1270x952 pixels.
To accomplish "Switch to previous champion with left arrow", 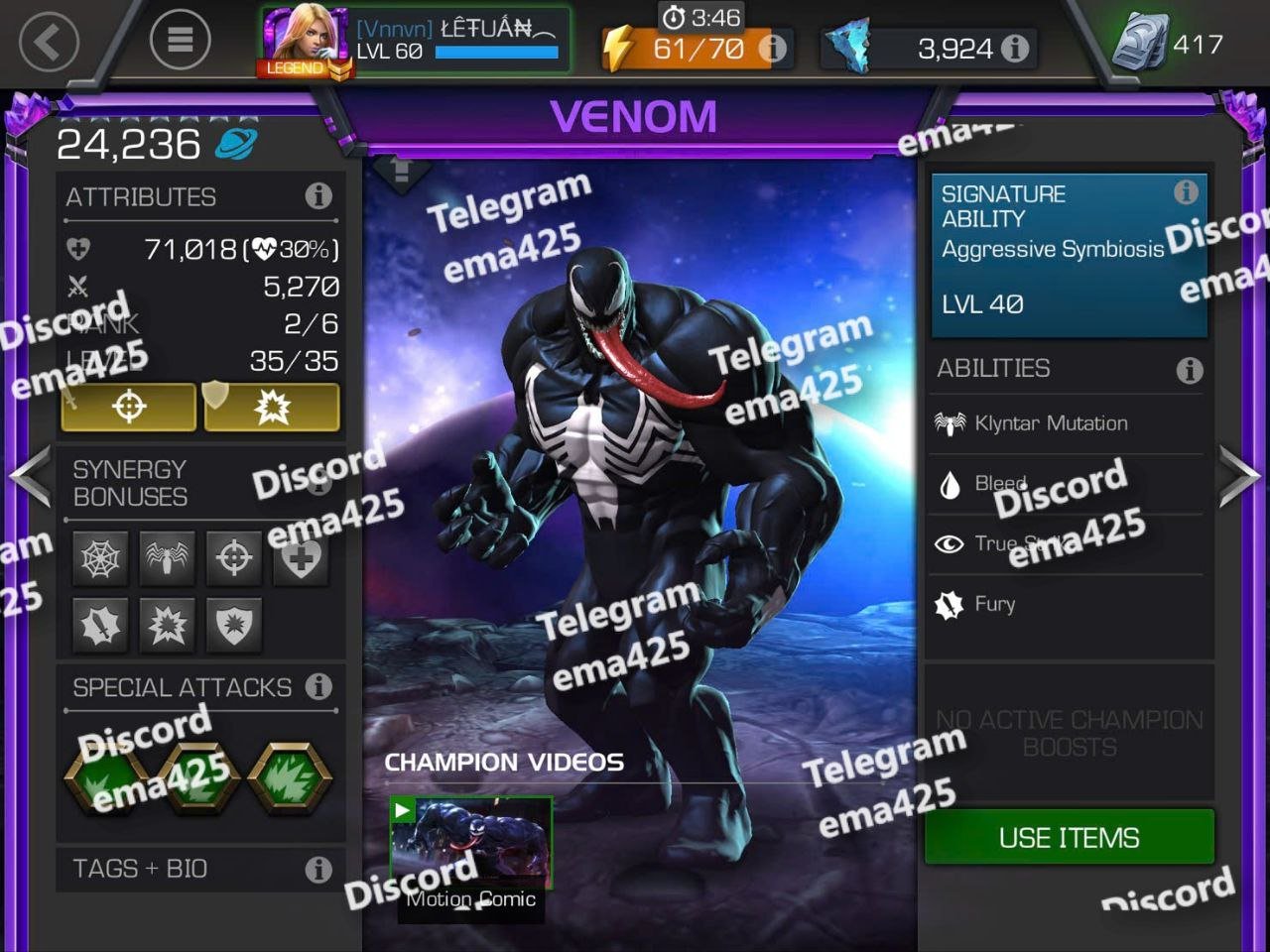I will [x=30, y=475].
